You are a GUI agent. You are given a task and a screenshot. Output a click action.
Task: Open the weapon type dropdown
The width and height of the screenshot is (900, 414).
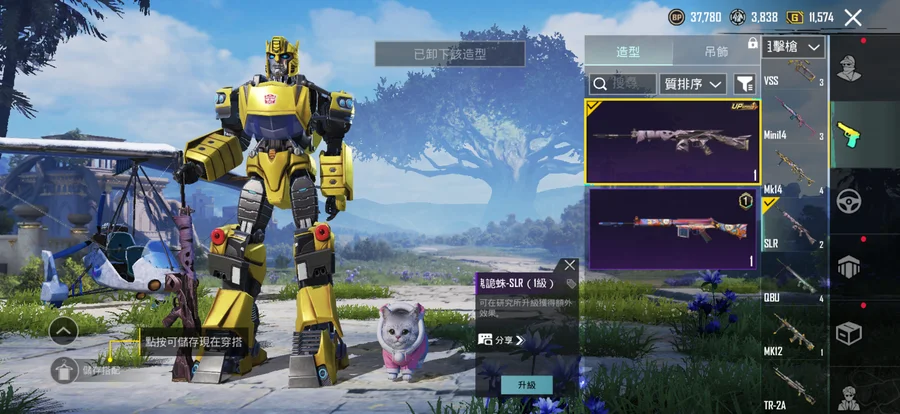pyautogui.click(x=795, y=47)
